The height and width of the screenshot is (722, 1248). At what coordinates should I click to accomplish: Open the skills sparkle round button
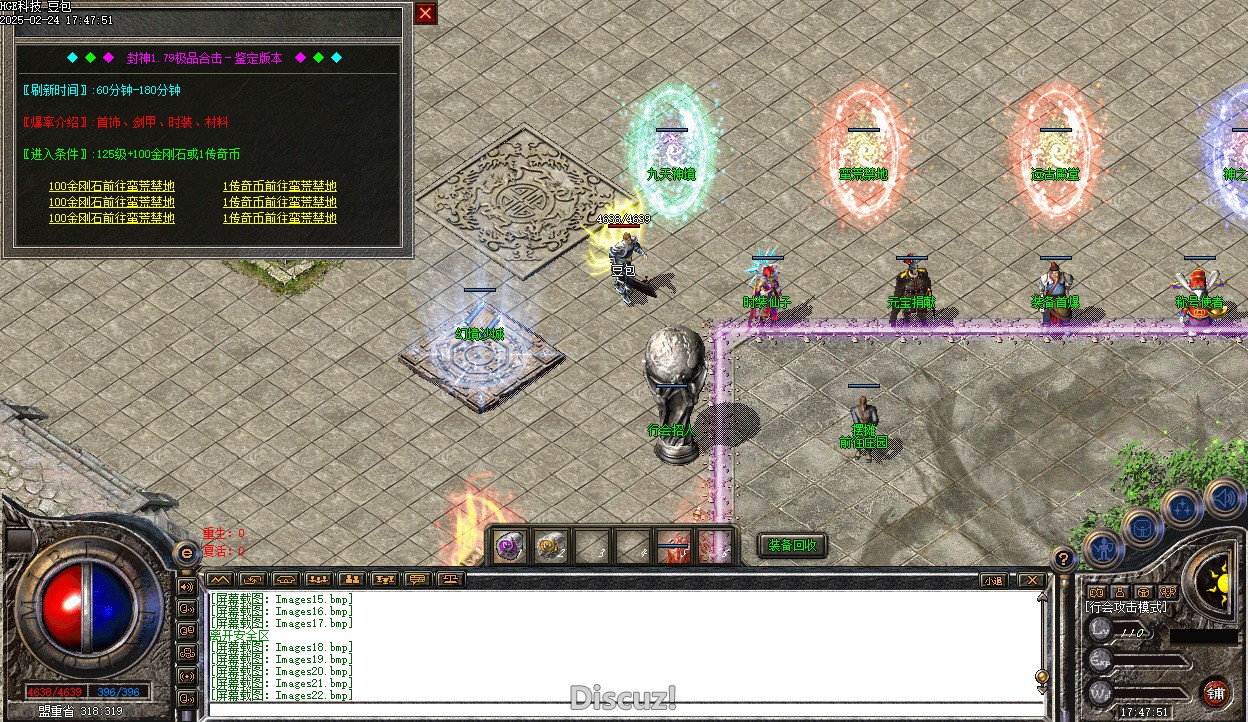point(1182,507)
